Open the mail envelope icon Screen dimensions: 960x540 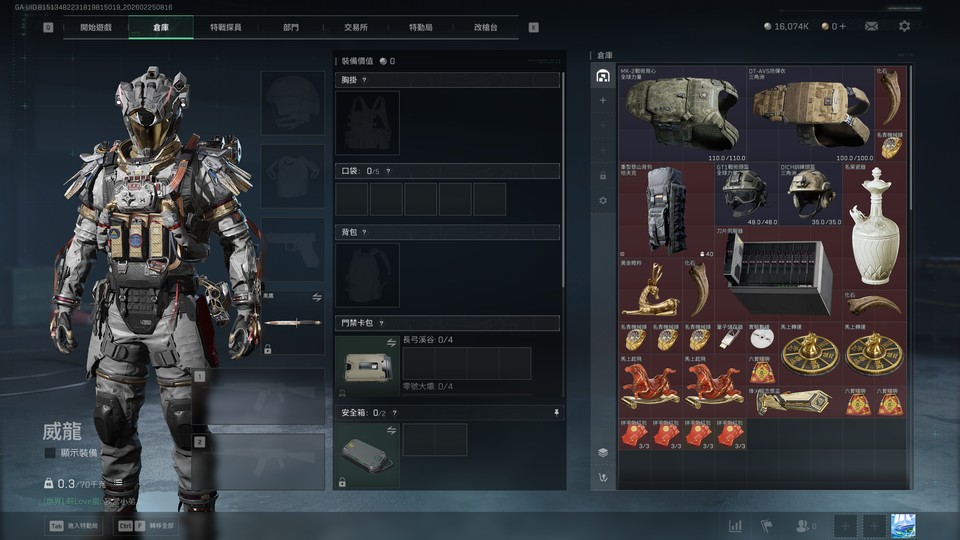click(x=871, y=26)
